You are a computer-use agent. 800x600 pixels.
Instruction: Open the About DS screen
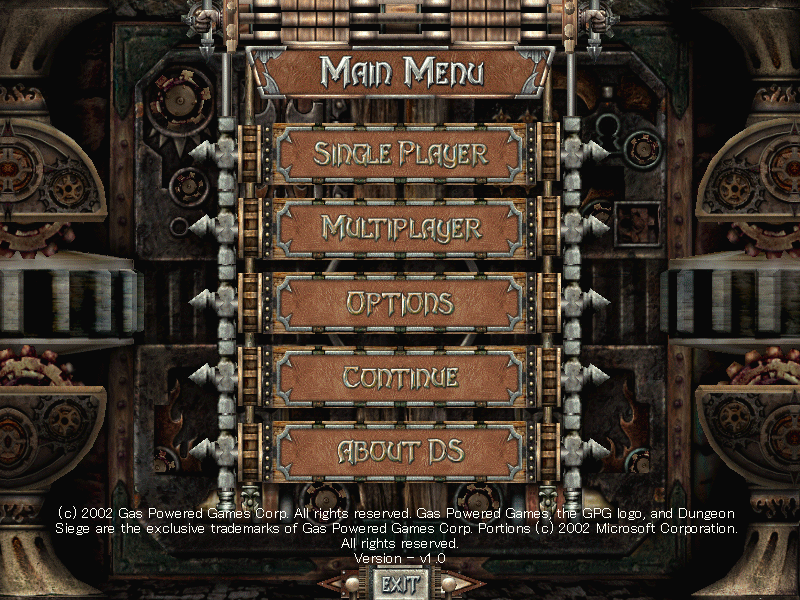coord(400,451)
